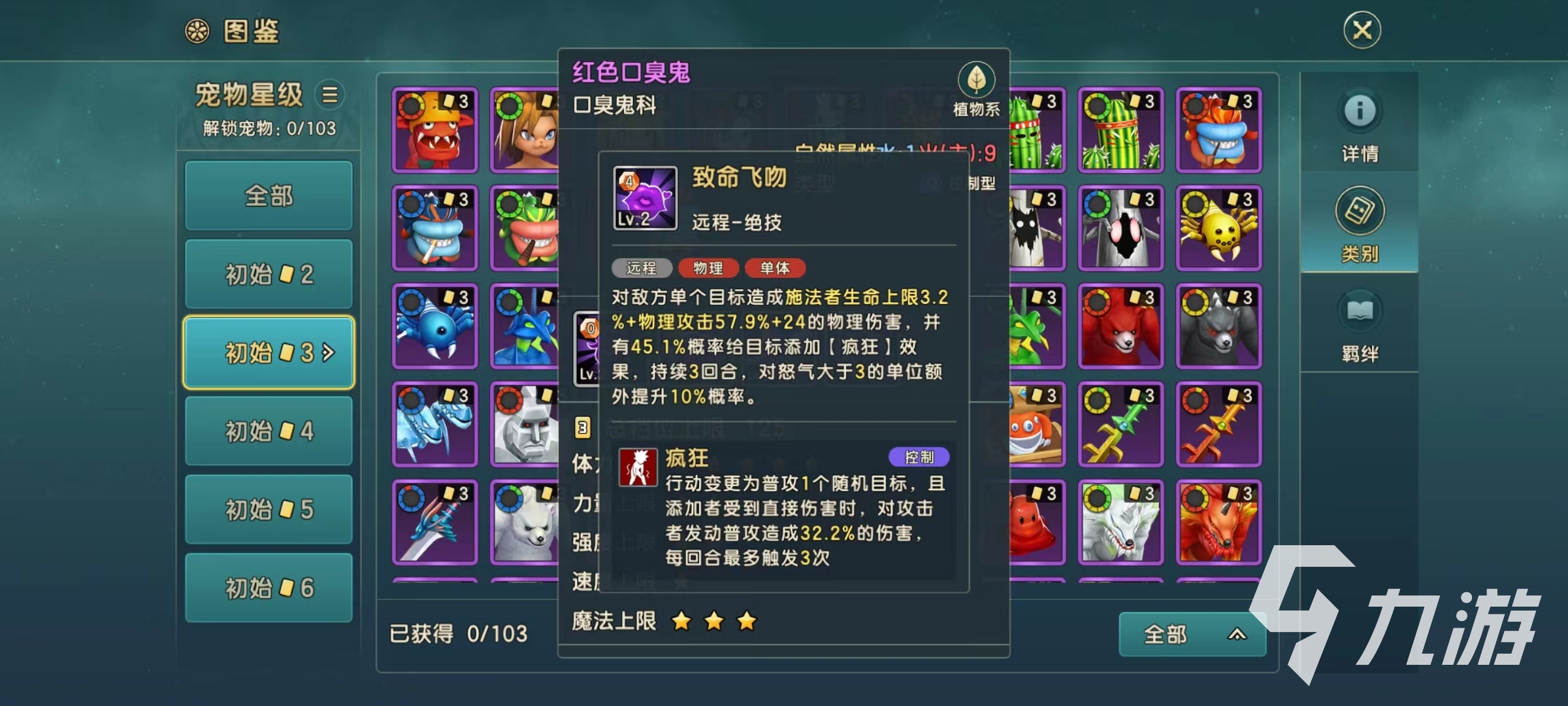
Task: Open the 详情 details tab
Action: pyautogui.click(x=1360, y=124)
